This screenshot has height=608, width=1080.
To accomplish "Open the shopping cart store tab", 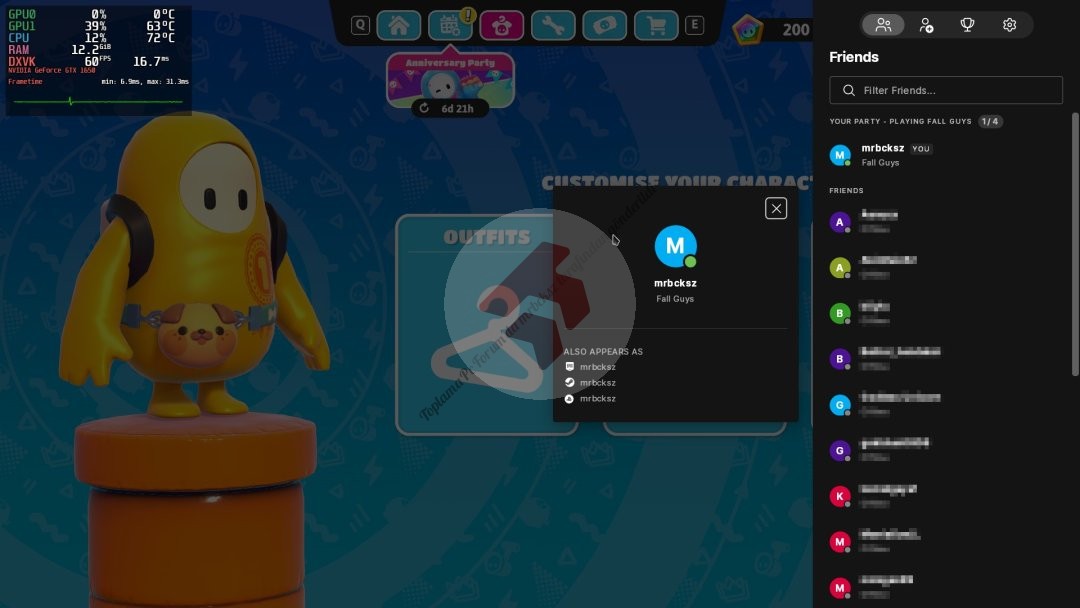I will pyautogui.click(x=656, y=25).
